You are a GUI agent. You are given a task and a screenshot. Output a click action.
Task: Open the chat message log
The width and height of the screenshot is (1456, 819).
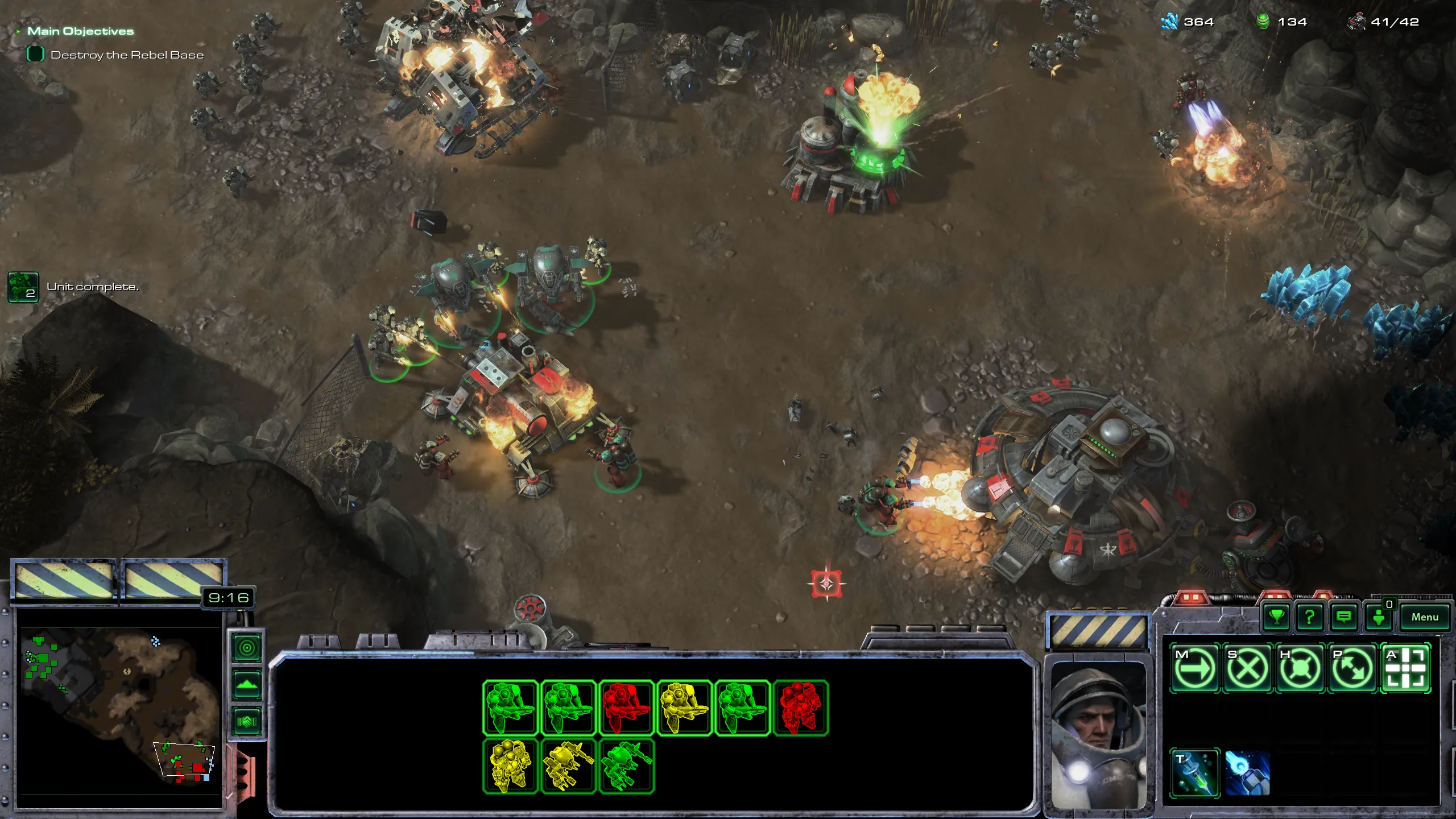(x=1343, y=617)
